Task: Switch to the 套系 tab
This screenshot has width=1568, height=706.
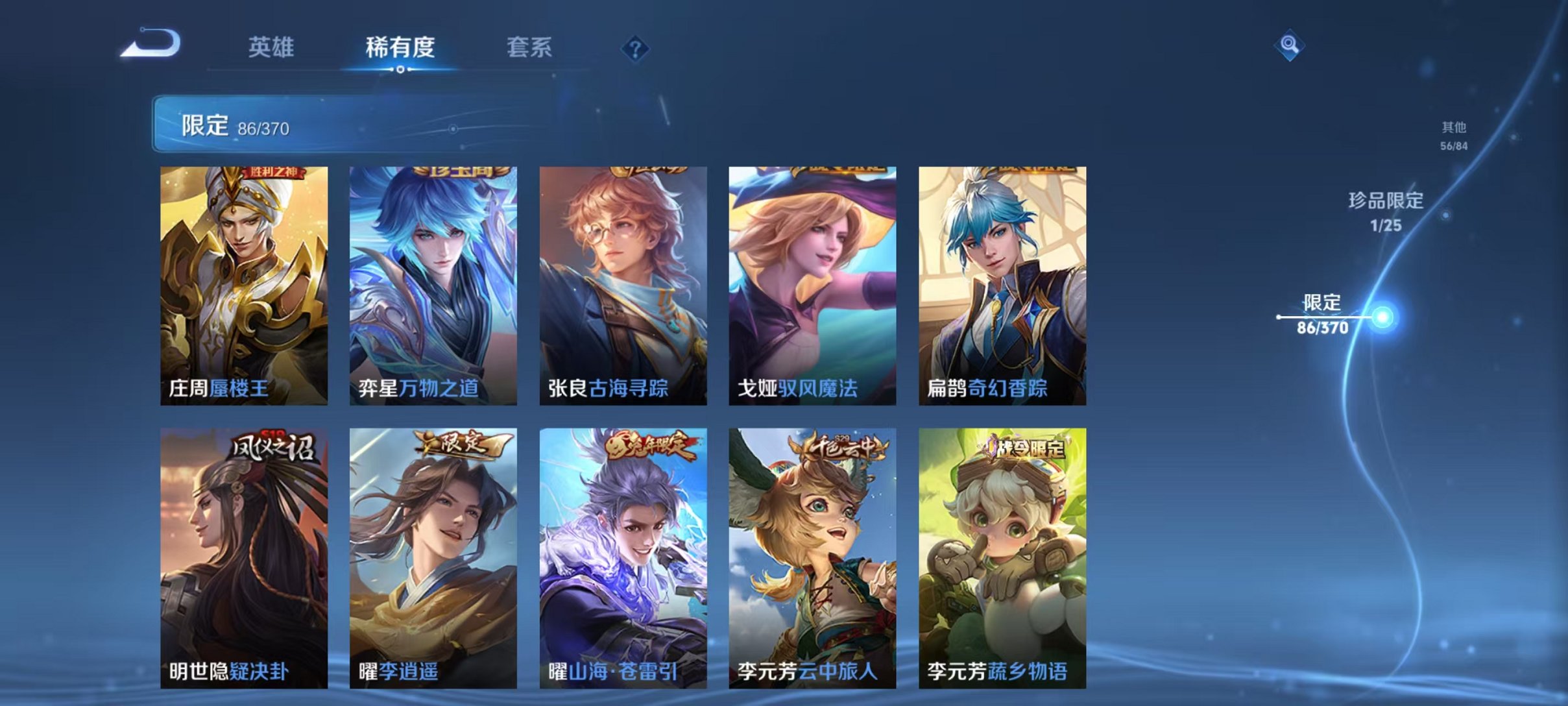Action: point(531,47)
